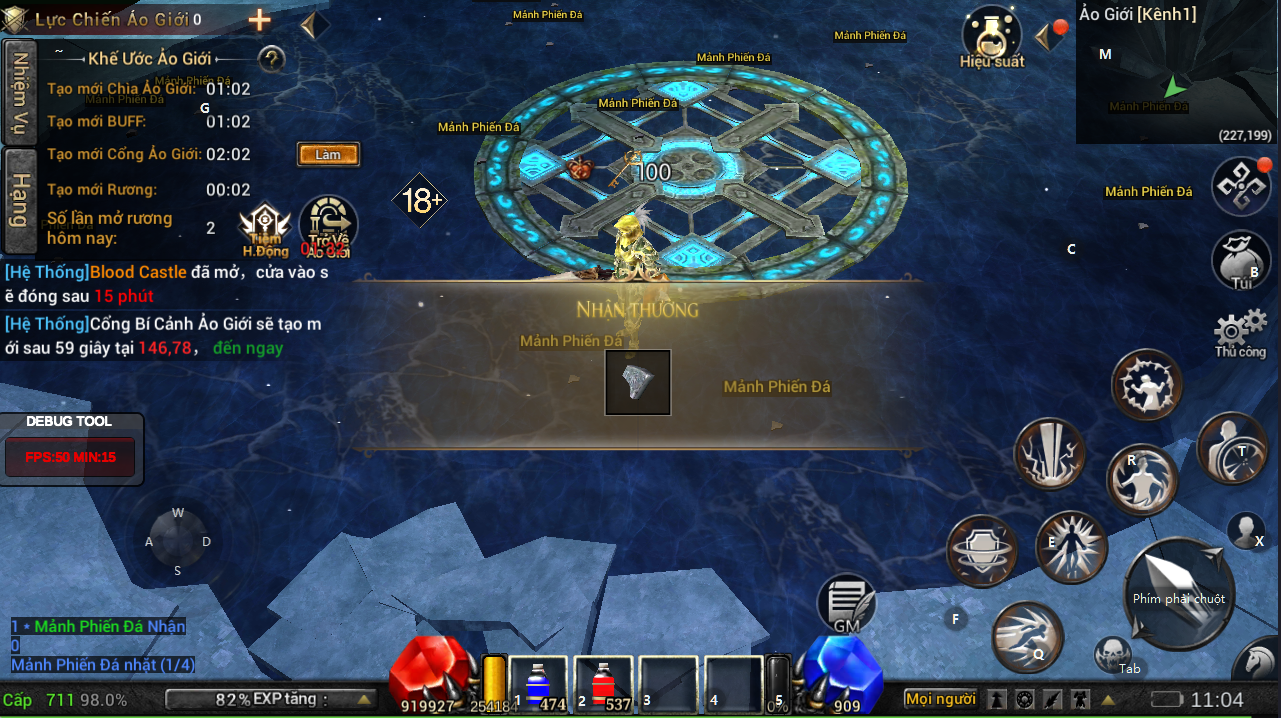Open the Túi bag icon
Image resolution: width=1281 pixels, height=718 pixels.
(1241, 260)
